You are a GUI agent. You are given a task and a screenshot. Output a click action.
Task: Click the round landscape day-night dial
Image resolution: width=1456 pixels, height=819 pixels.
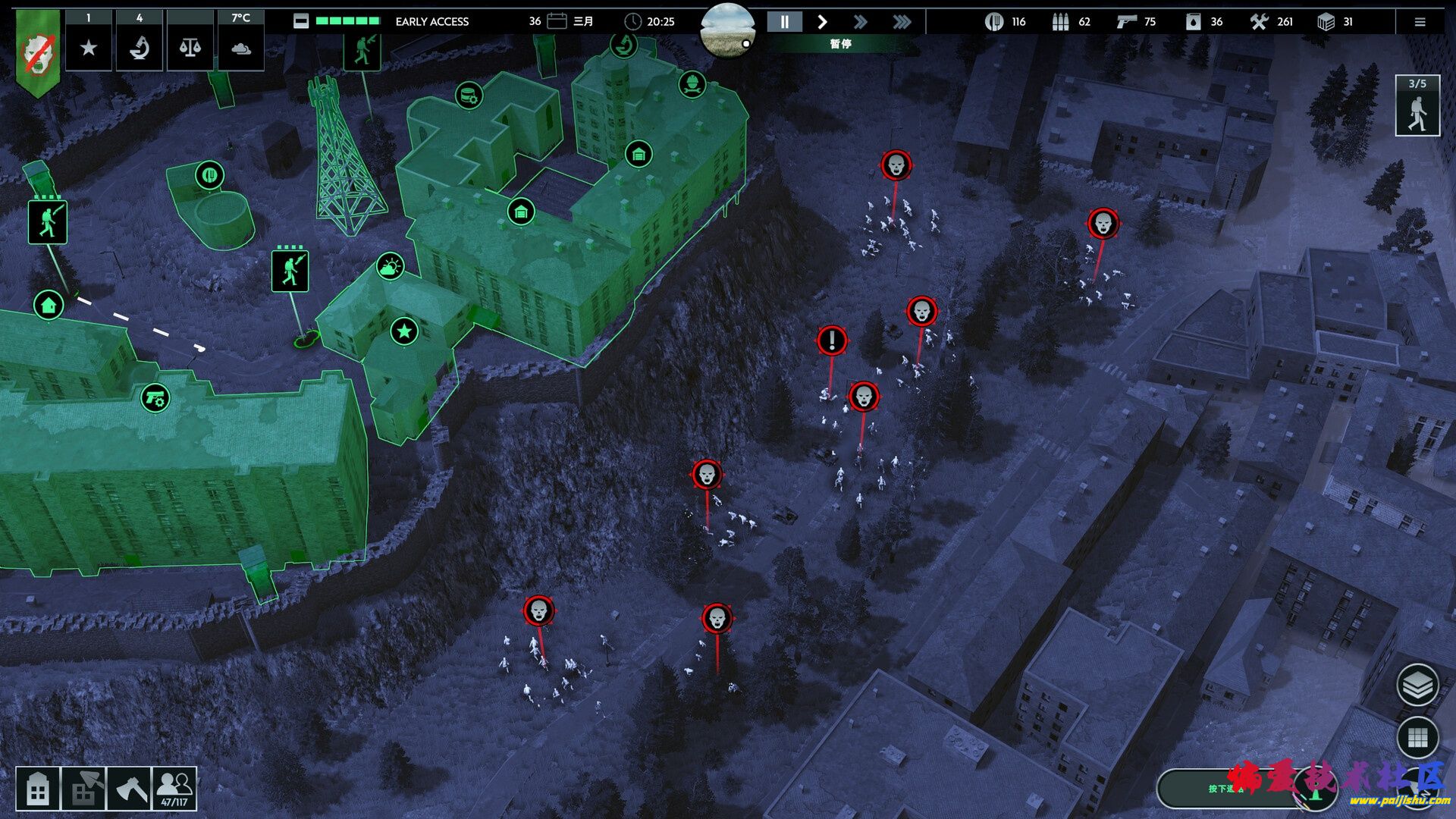(x=728, y=30)
